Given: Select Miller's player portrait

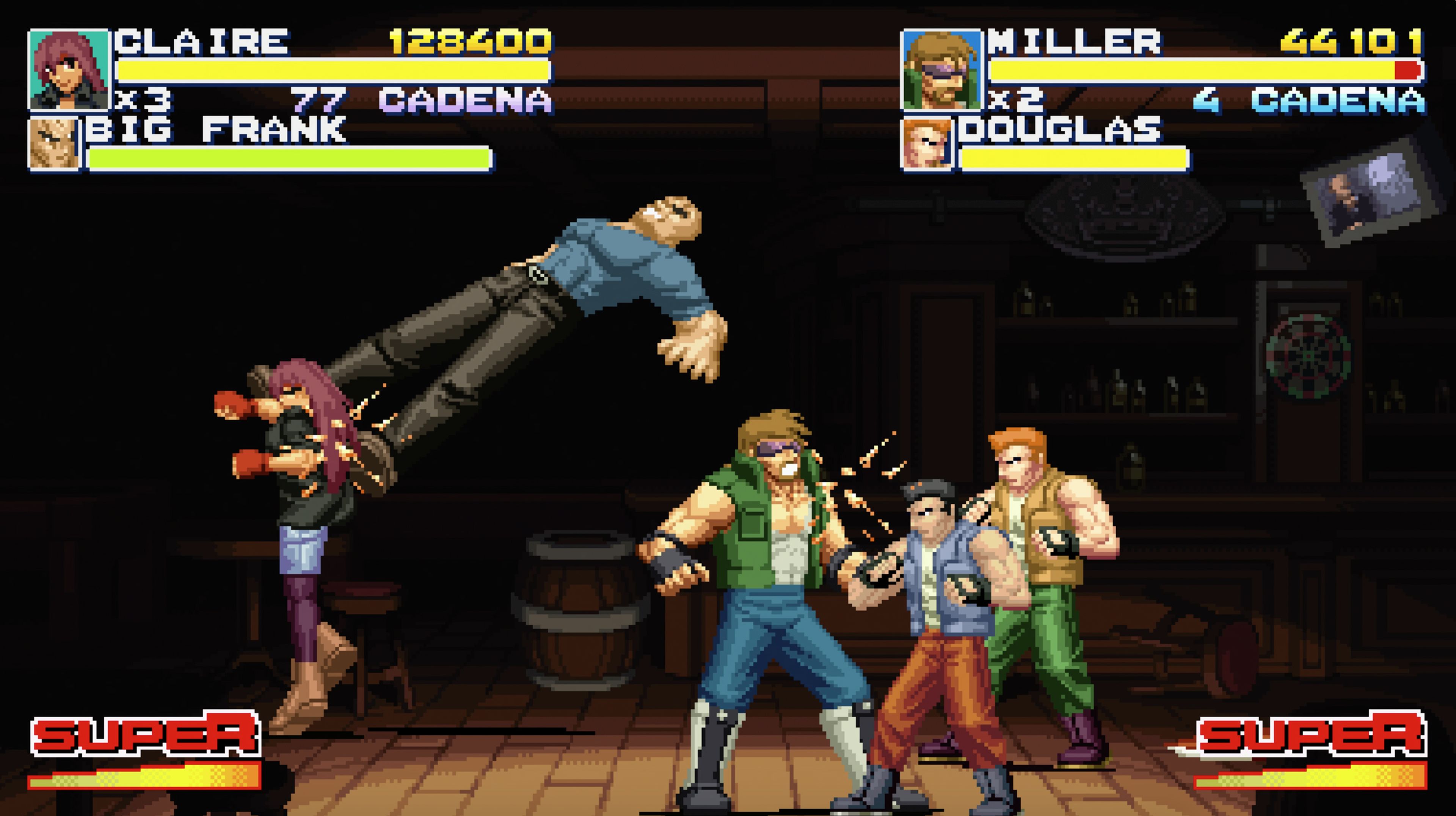Looking at the screenshot, I should pyautogui.click(x=941, y=70).
